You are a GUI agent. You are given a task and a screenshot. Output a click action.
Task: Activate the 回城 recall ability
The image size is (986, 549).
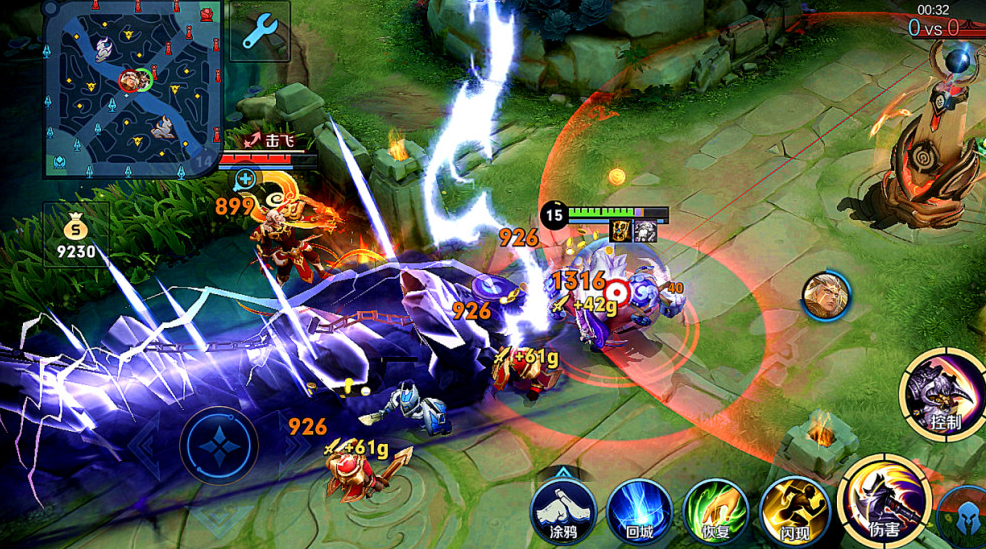pos(639,509)
